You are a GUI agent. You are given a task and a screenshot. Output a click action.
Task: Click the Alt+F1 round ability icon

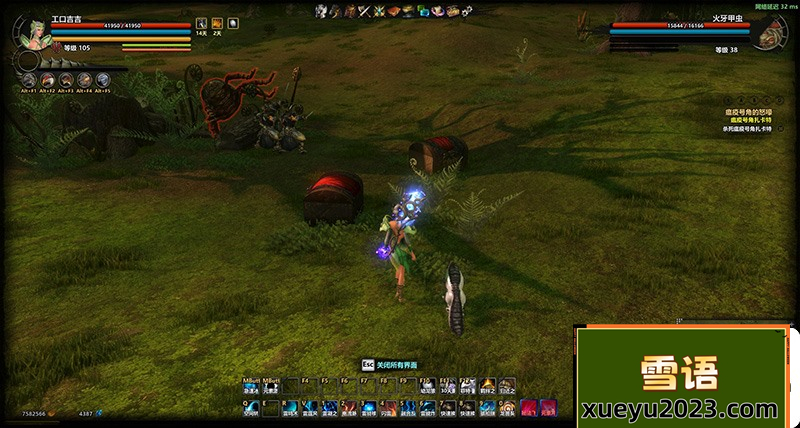pyautogui.click(x=28, y=79)
